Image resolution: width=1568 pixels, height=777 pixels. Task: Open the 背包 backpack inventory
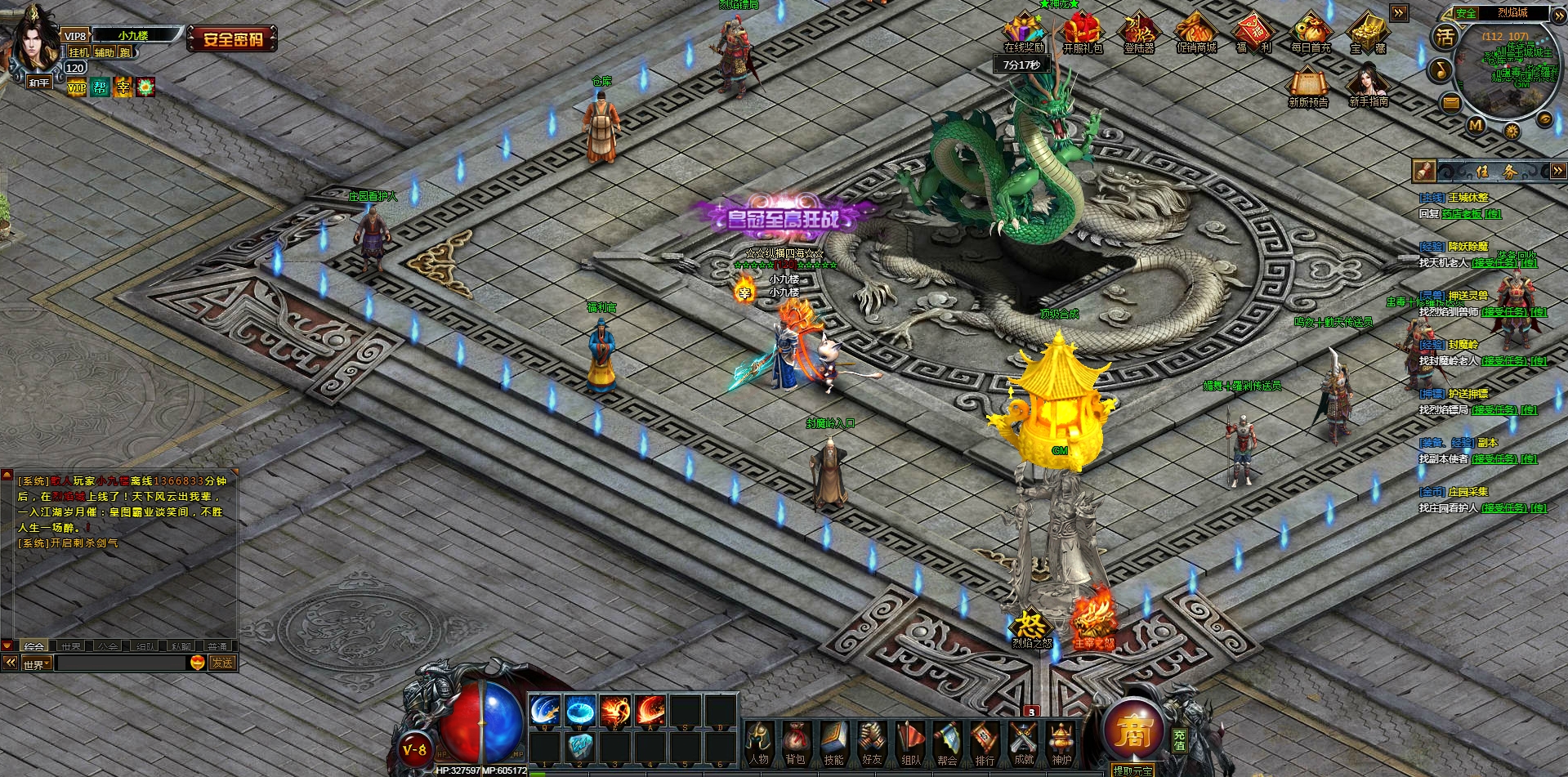tap(795, 744)
